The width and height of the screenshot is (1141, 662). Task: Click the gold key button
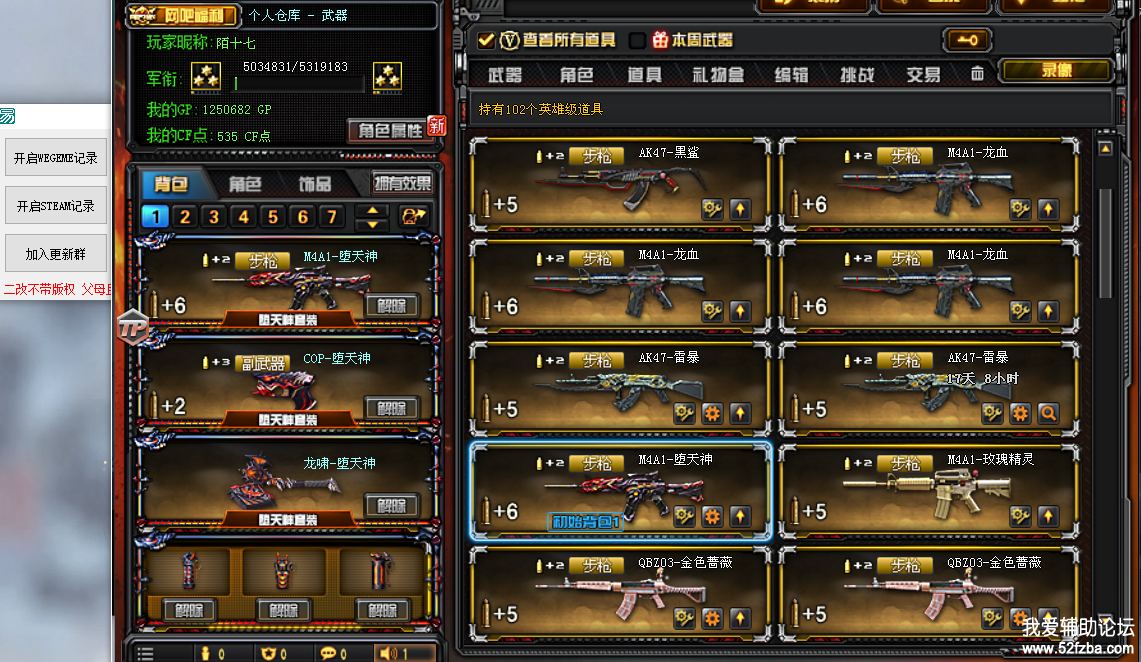click(x=966, y=40)
